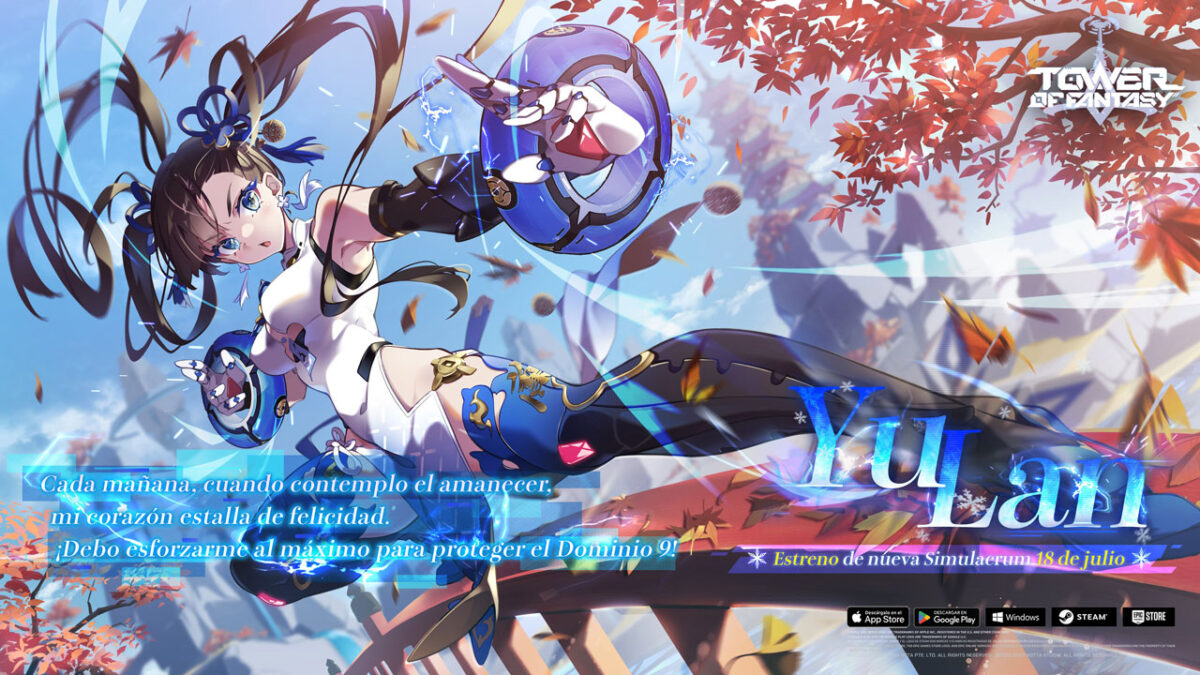The image size is (1200, 675).
Task: Select the Windows platform badge
Action: pyautogui.click(x=1014, y=617)
